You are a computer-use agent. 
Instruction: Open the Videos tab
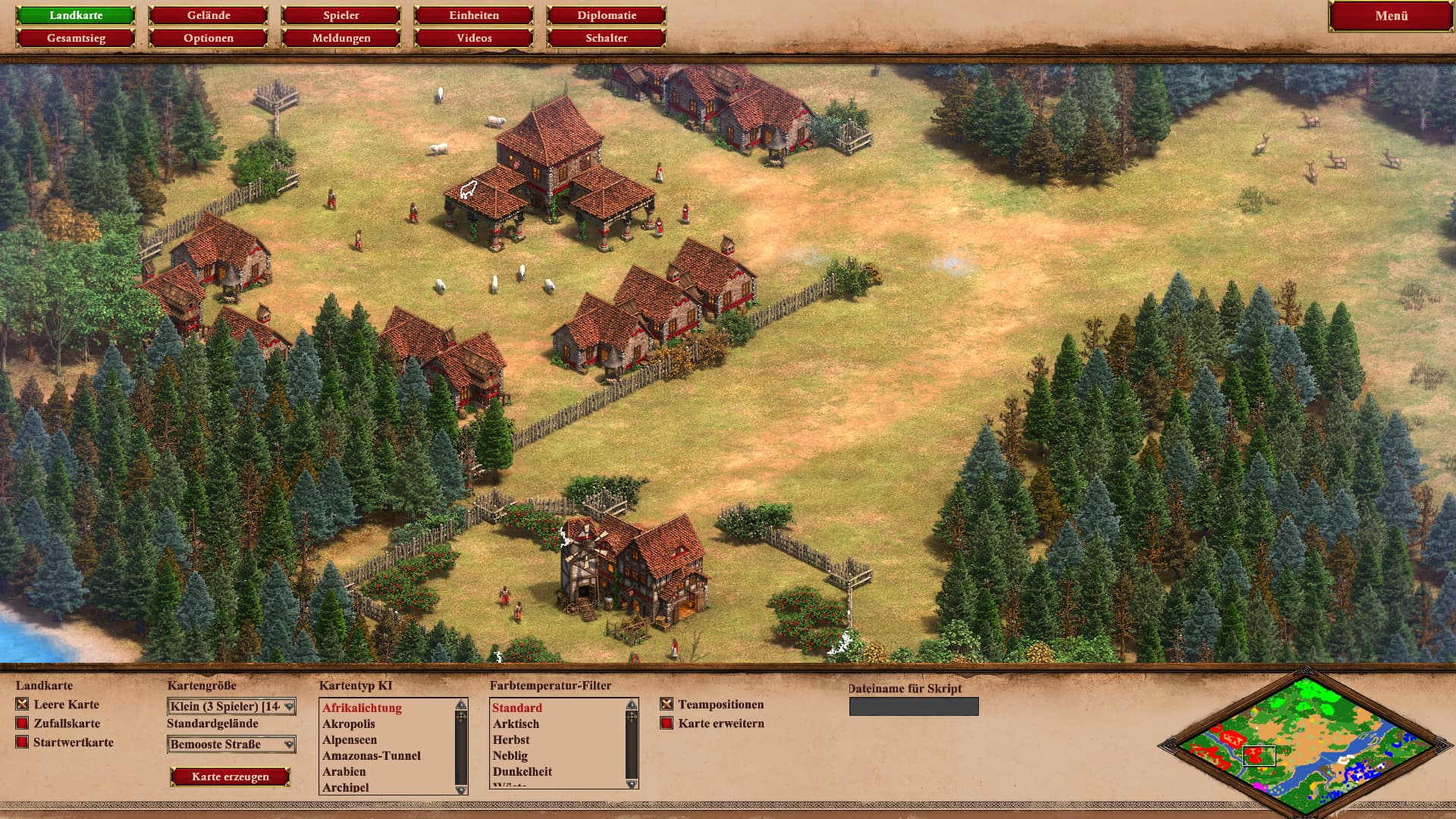[474, 38]
